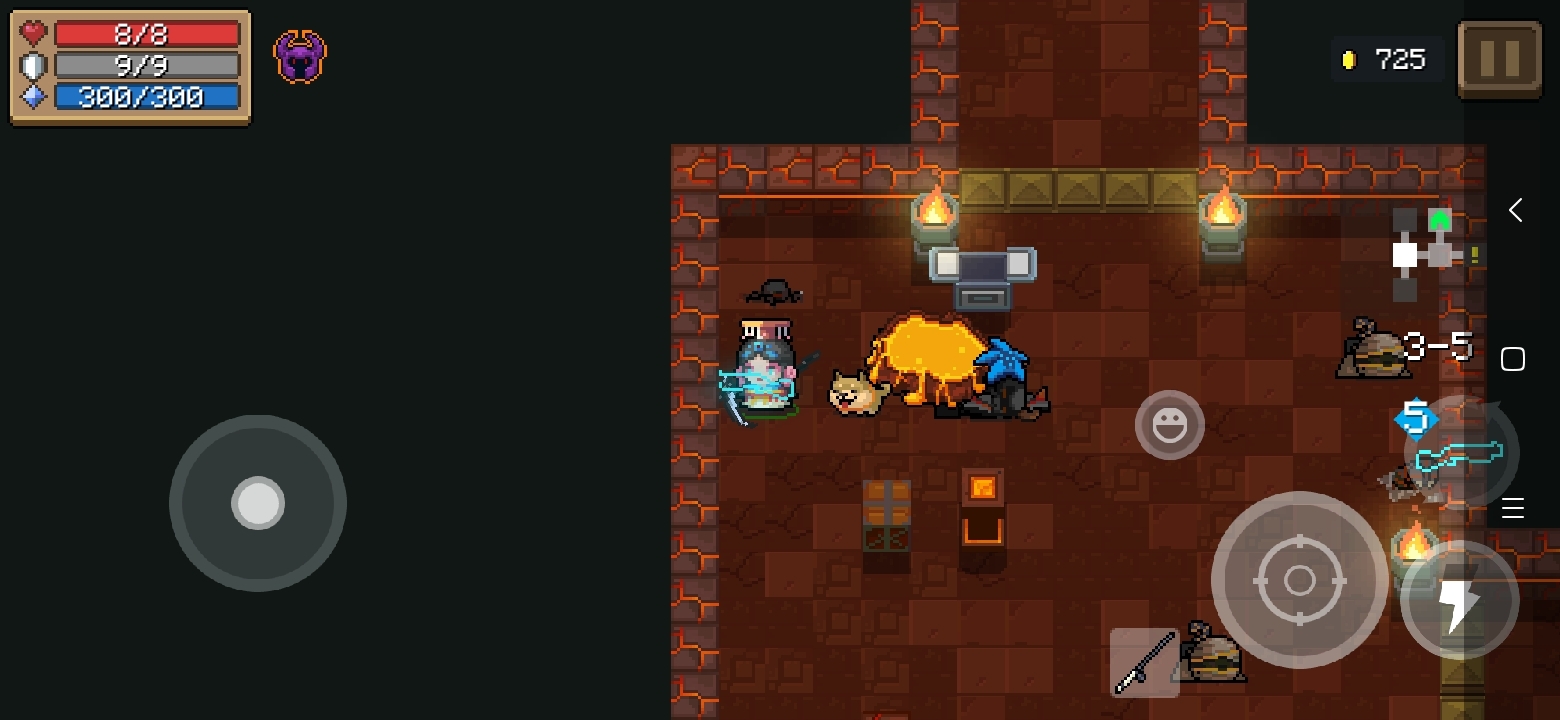Select the secondary weapon slot
The width and height of the screenshot is (1560, 720).
click(x=1144, y=663)
